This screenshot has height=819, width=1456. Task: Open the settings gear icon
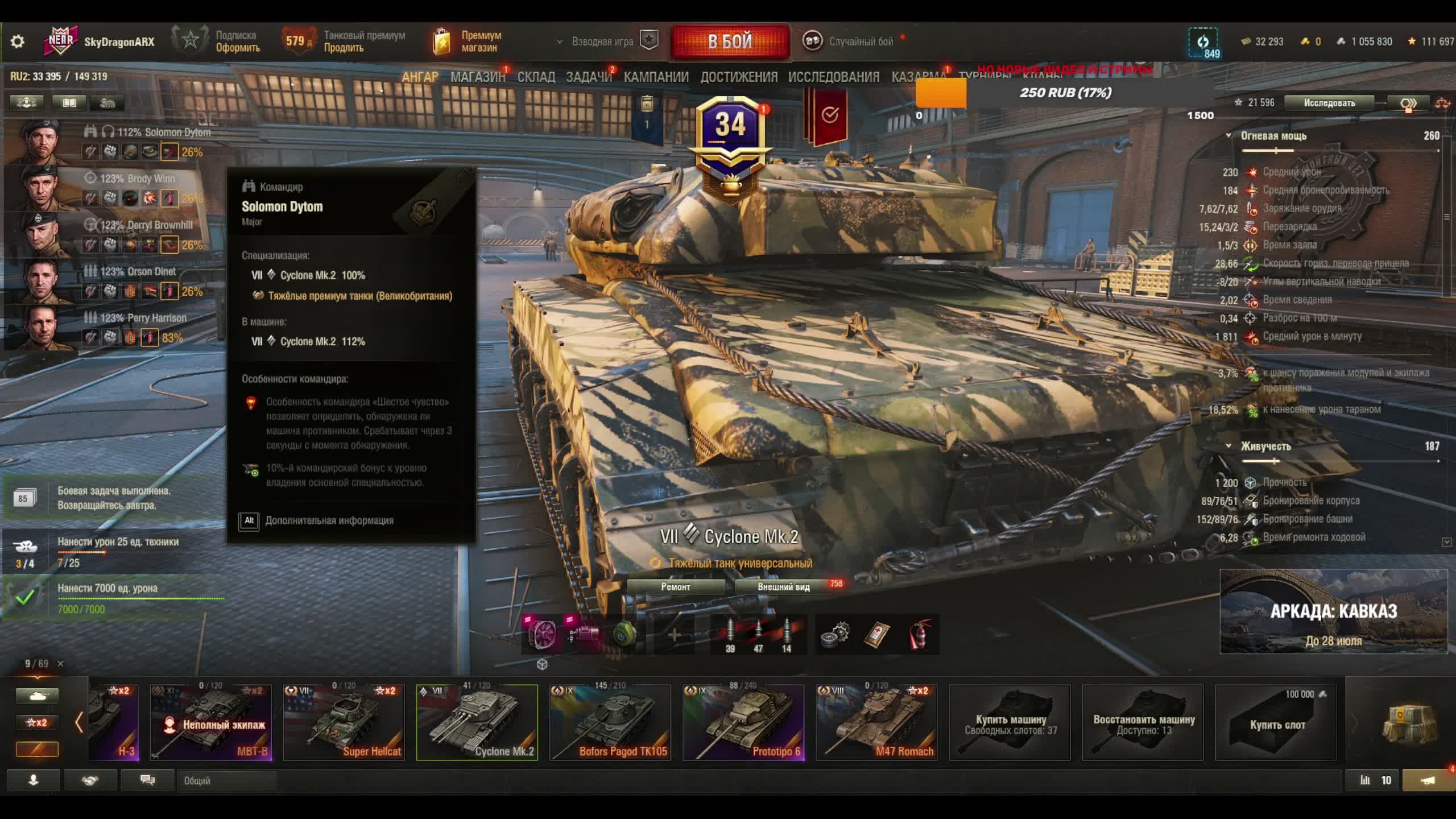18,42
